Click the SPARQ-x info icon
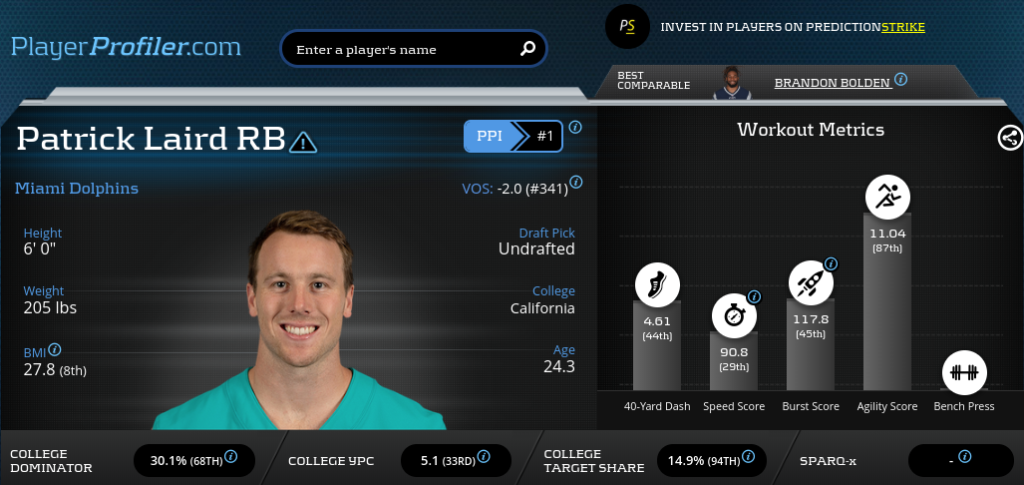This screenshot has width=1024, height=485. (964, 456)
